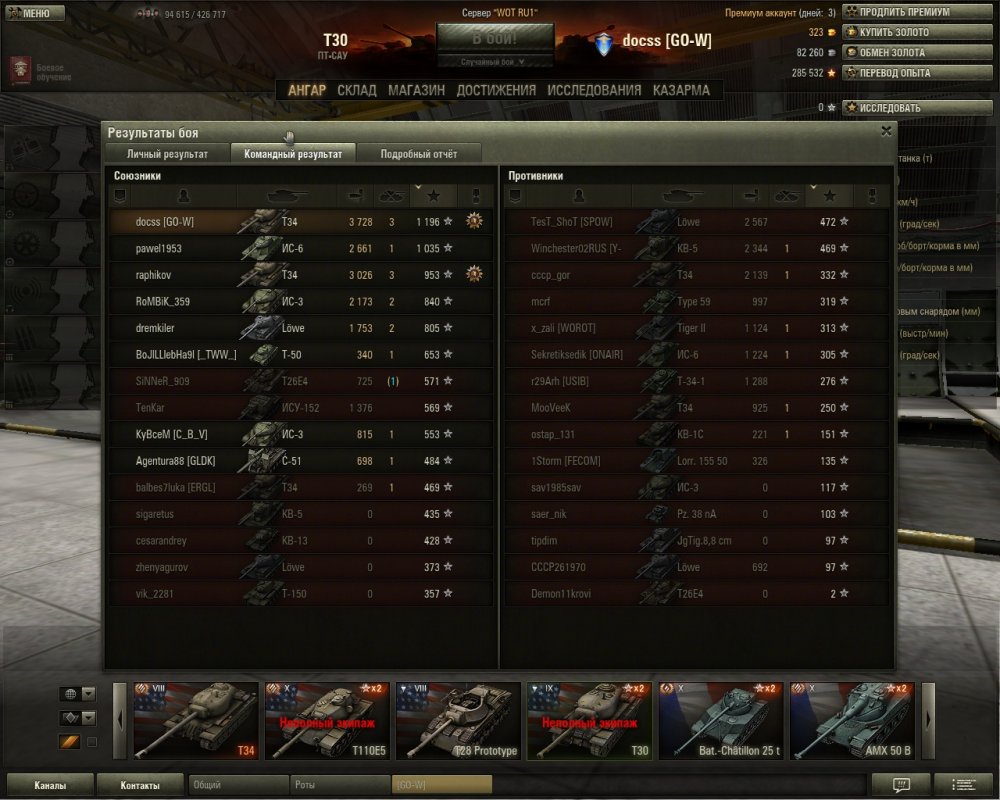1000x800 pixels.
Task: Choose the AMX 50 B tank
Action: 851,721
